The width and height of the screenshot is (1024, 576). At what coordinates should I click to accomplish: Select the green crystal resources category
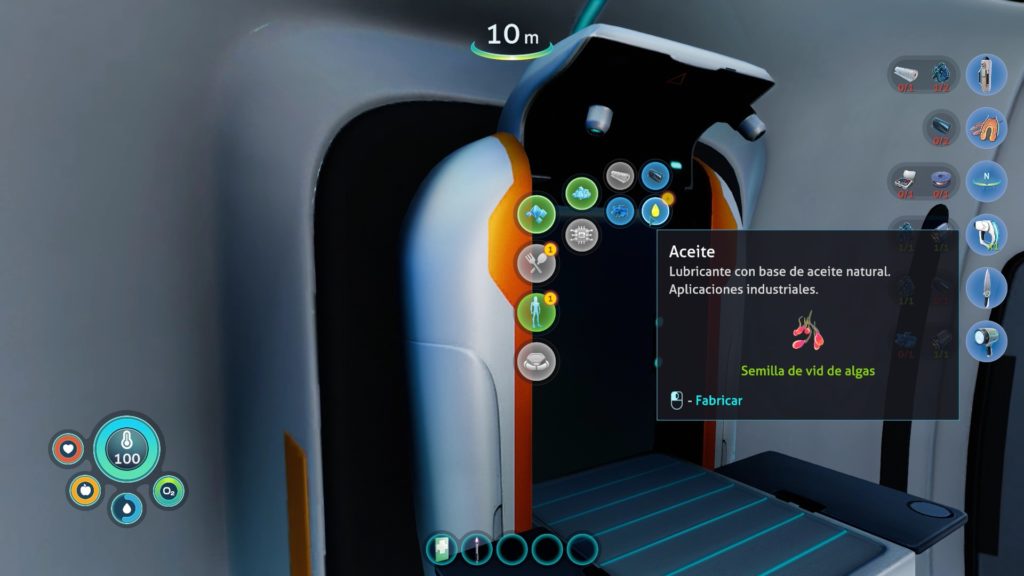(536, 213)
